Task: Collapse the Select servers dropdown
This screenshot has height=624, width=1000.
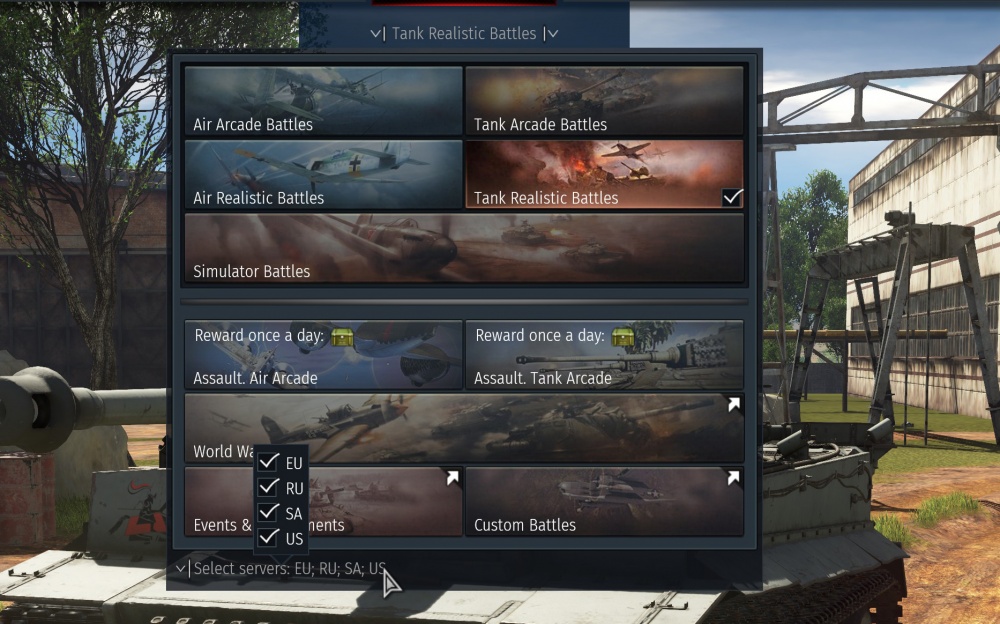Action: (280, 569)
